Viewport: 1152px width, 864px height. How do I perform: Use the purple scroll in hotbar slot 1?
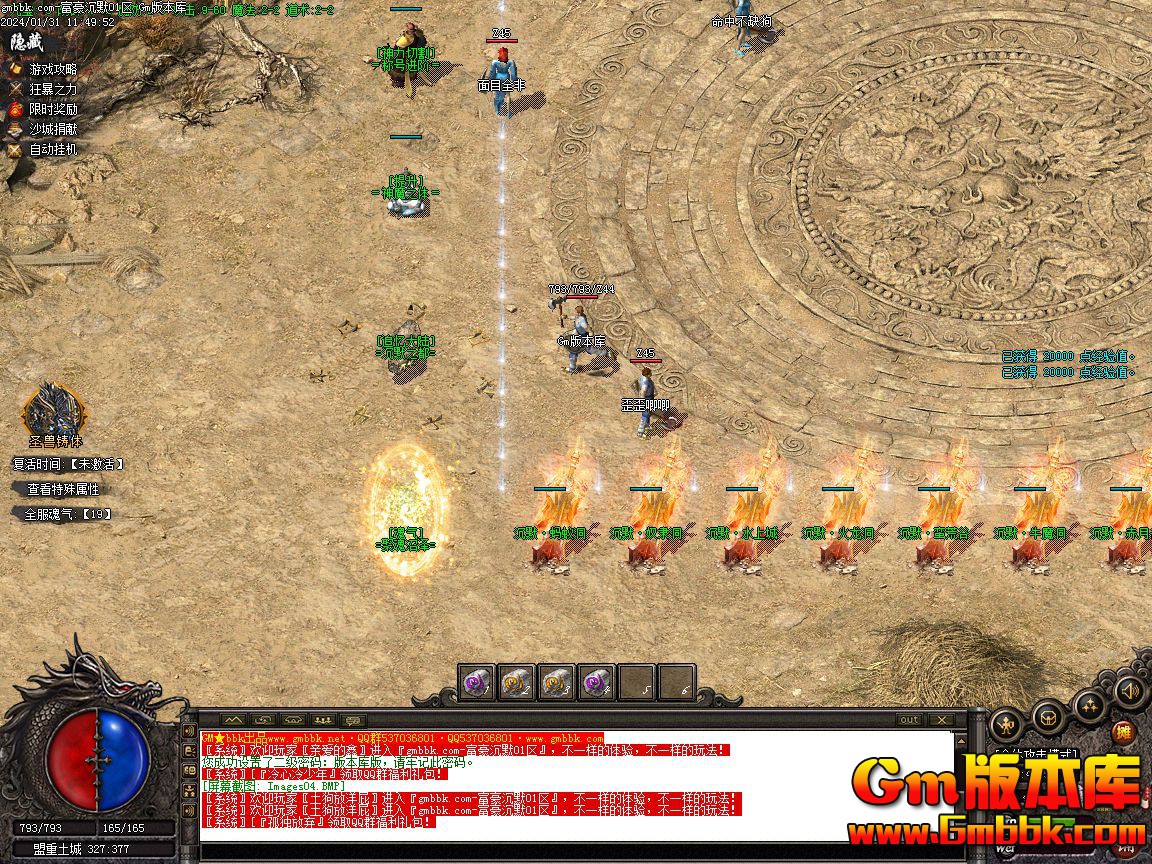click(x=476, y=682)
